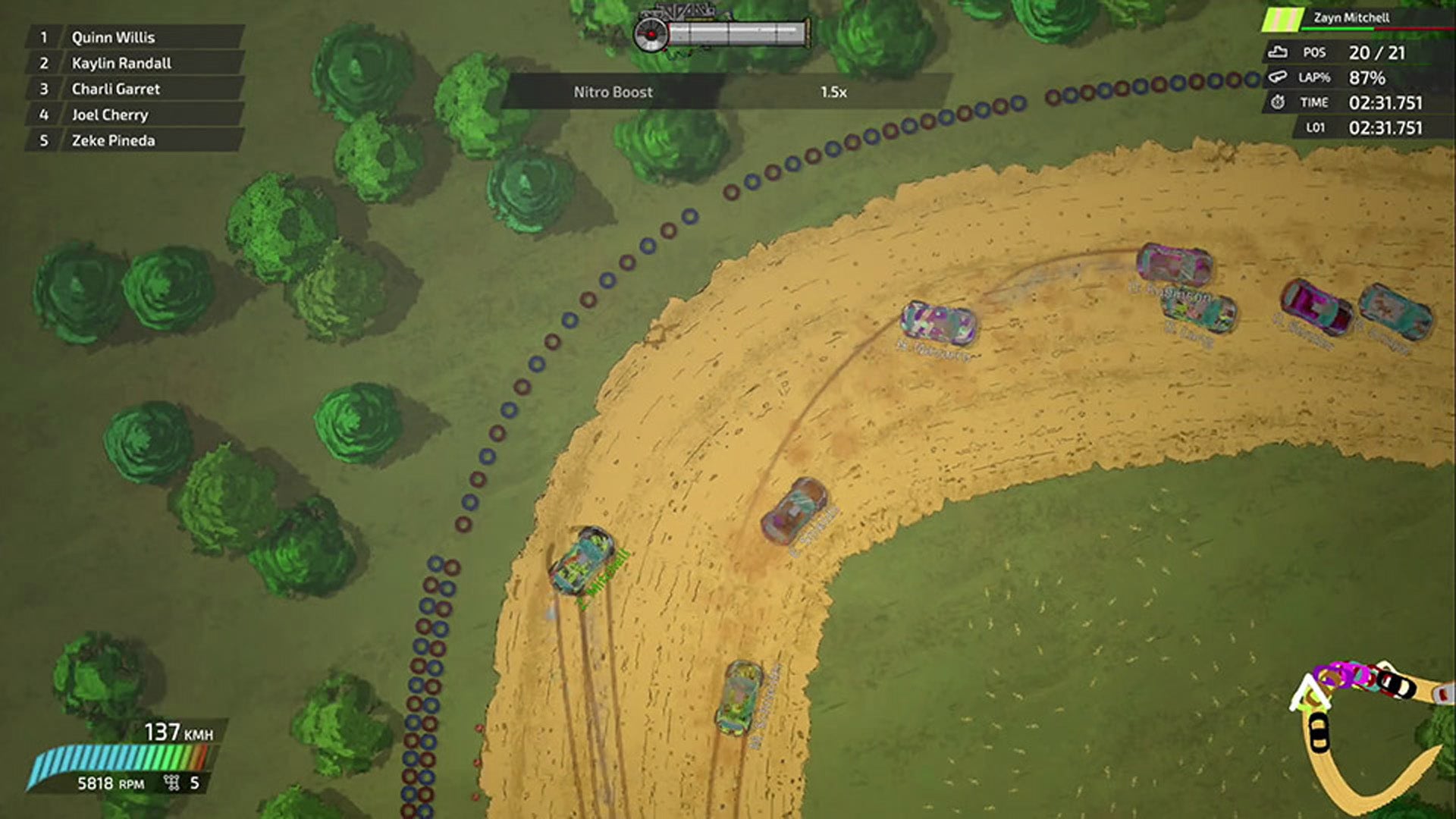This screenshot has width=1456, height=819.
Task: Click the stopwatch icon next to TIME
Action: pyautogui.click(x=1277, y=102)
